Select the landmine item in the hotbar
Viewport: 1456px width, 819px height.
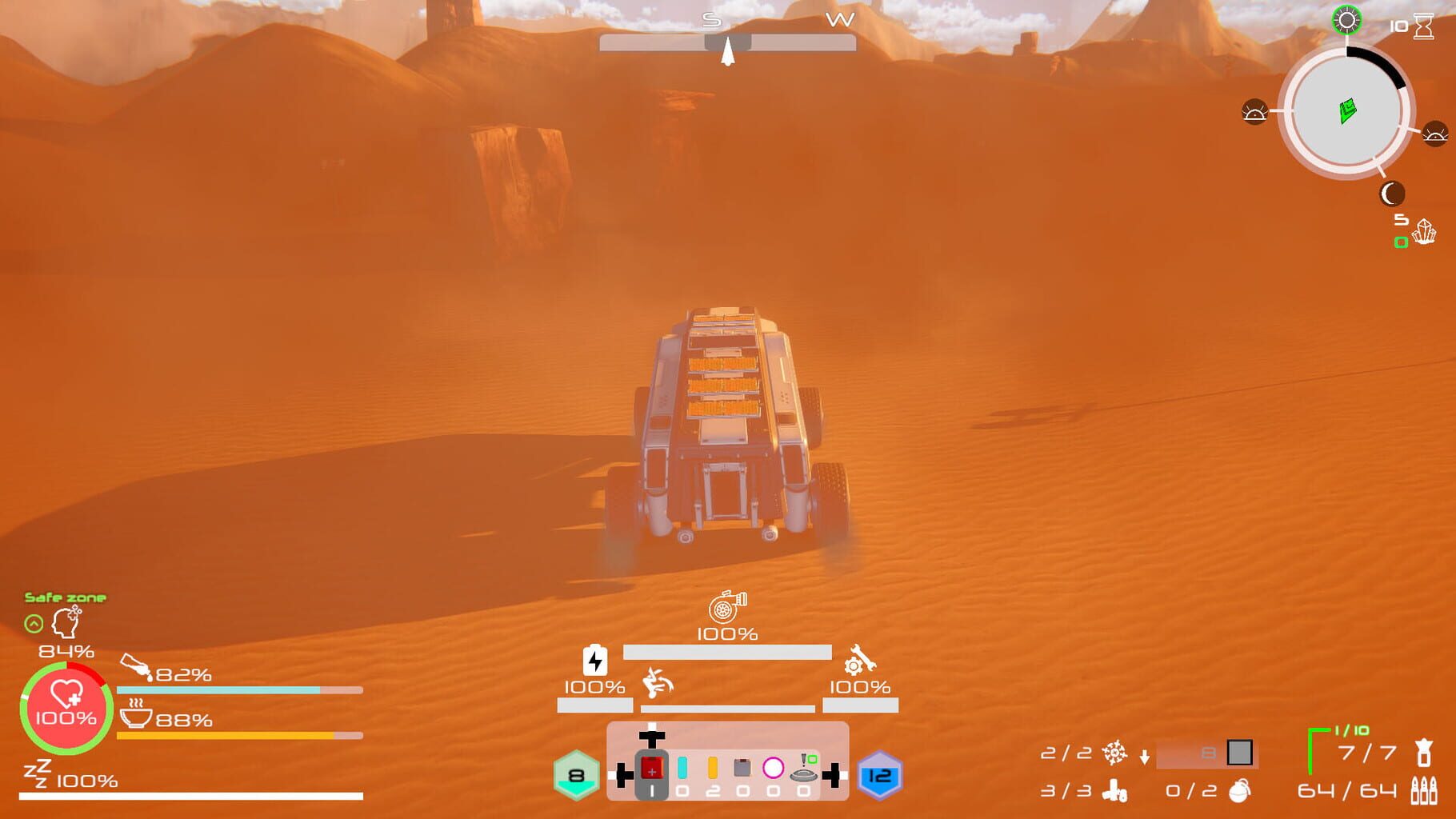coord(803,775)
